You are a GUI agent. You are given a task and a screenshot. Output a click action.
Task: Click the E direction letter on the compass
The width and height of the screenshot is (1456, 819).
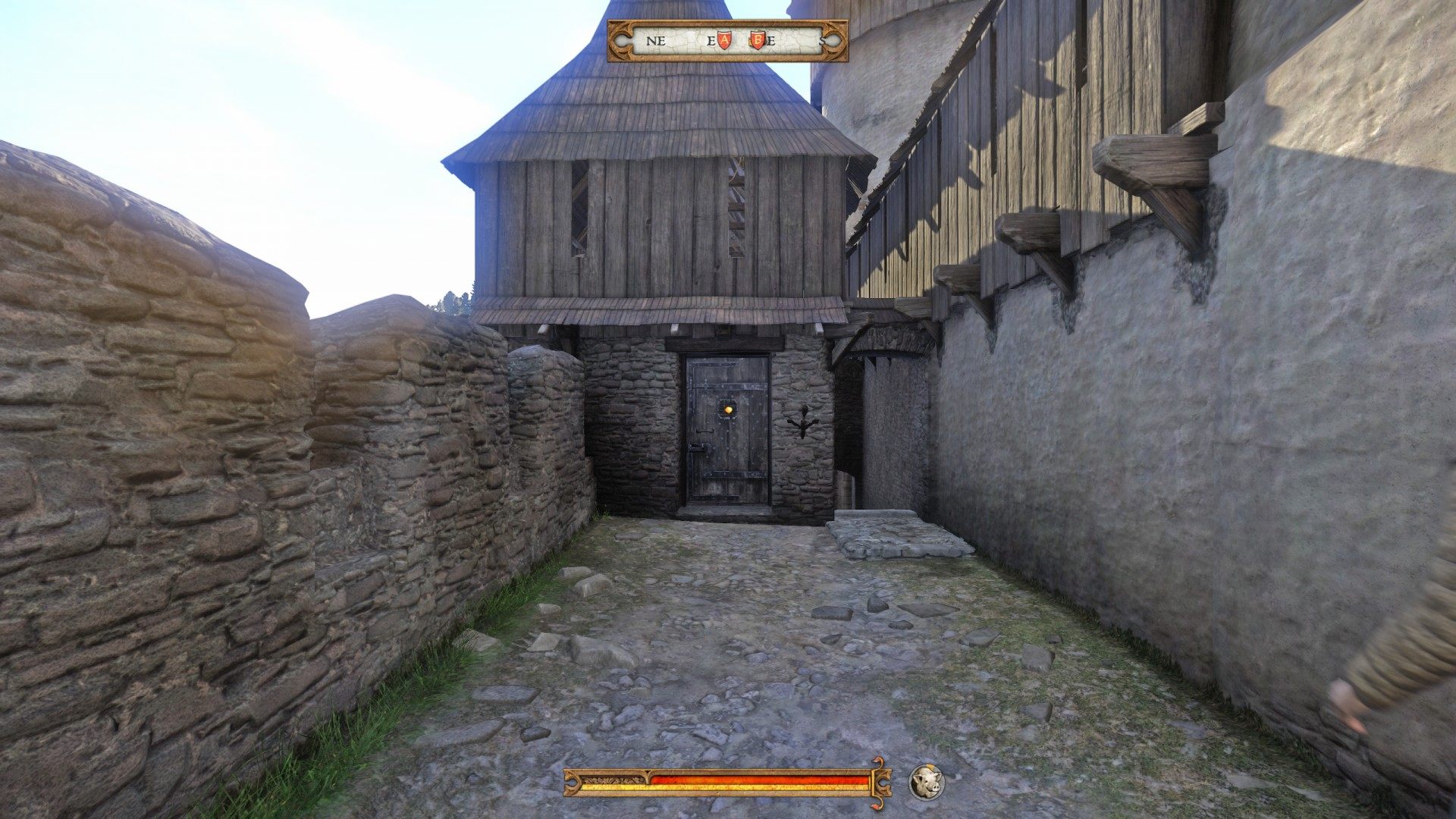(x=711, y=41)
